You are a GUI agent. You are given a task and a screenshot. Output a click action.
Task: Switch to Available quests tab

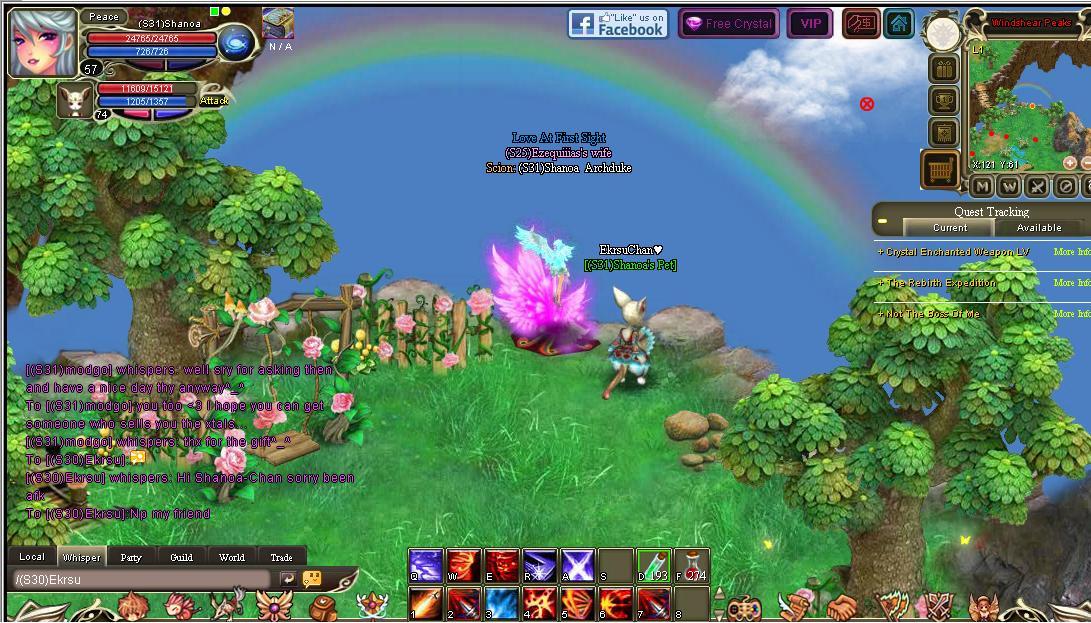[1039, 228]
